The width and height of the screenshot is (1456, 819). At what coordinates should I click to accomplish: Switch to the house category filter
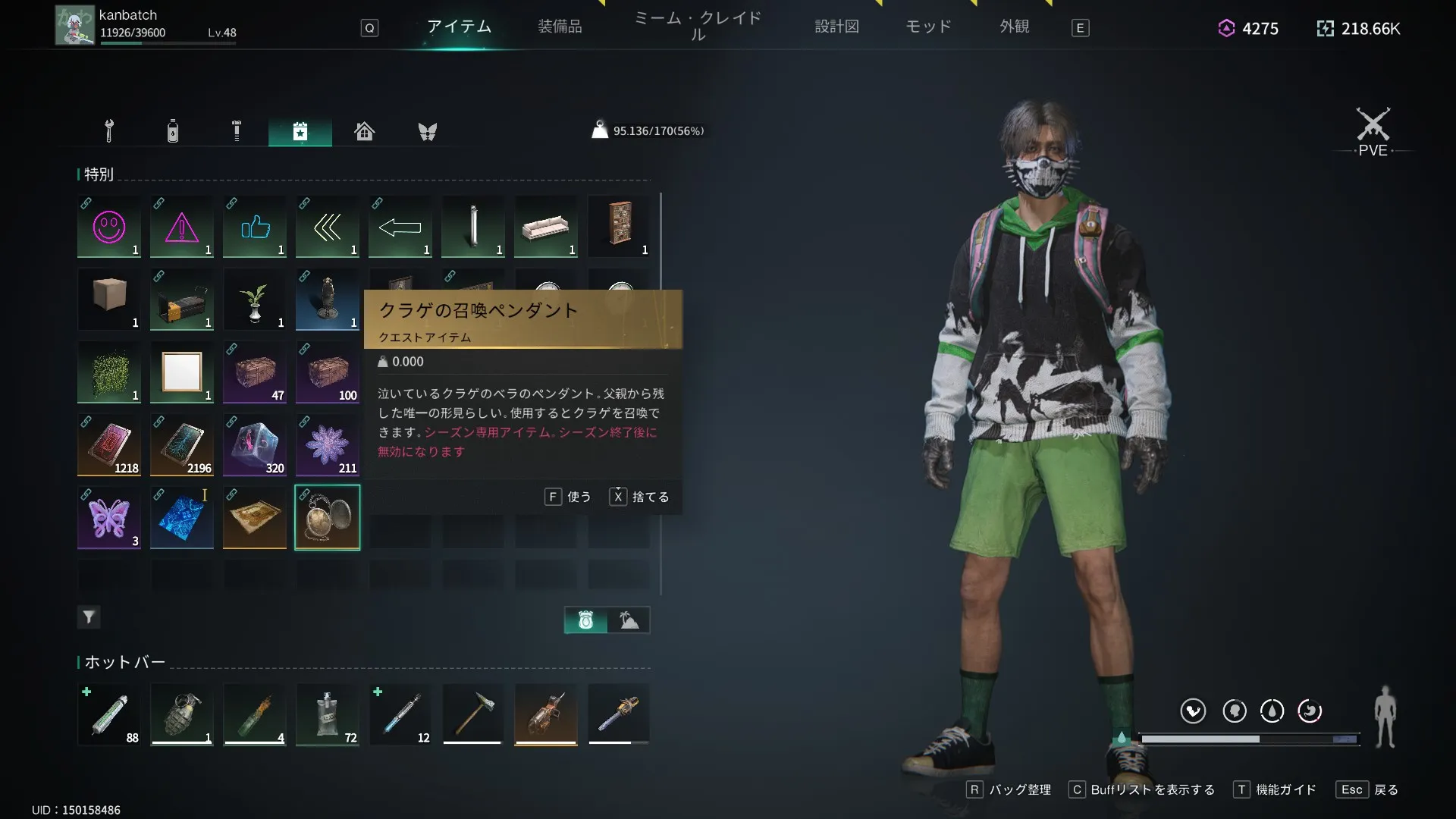(364, 131)
